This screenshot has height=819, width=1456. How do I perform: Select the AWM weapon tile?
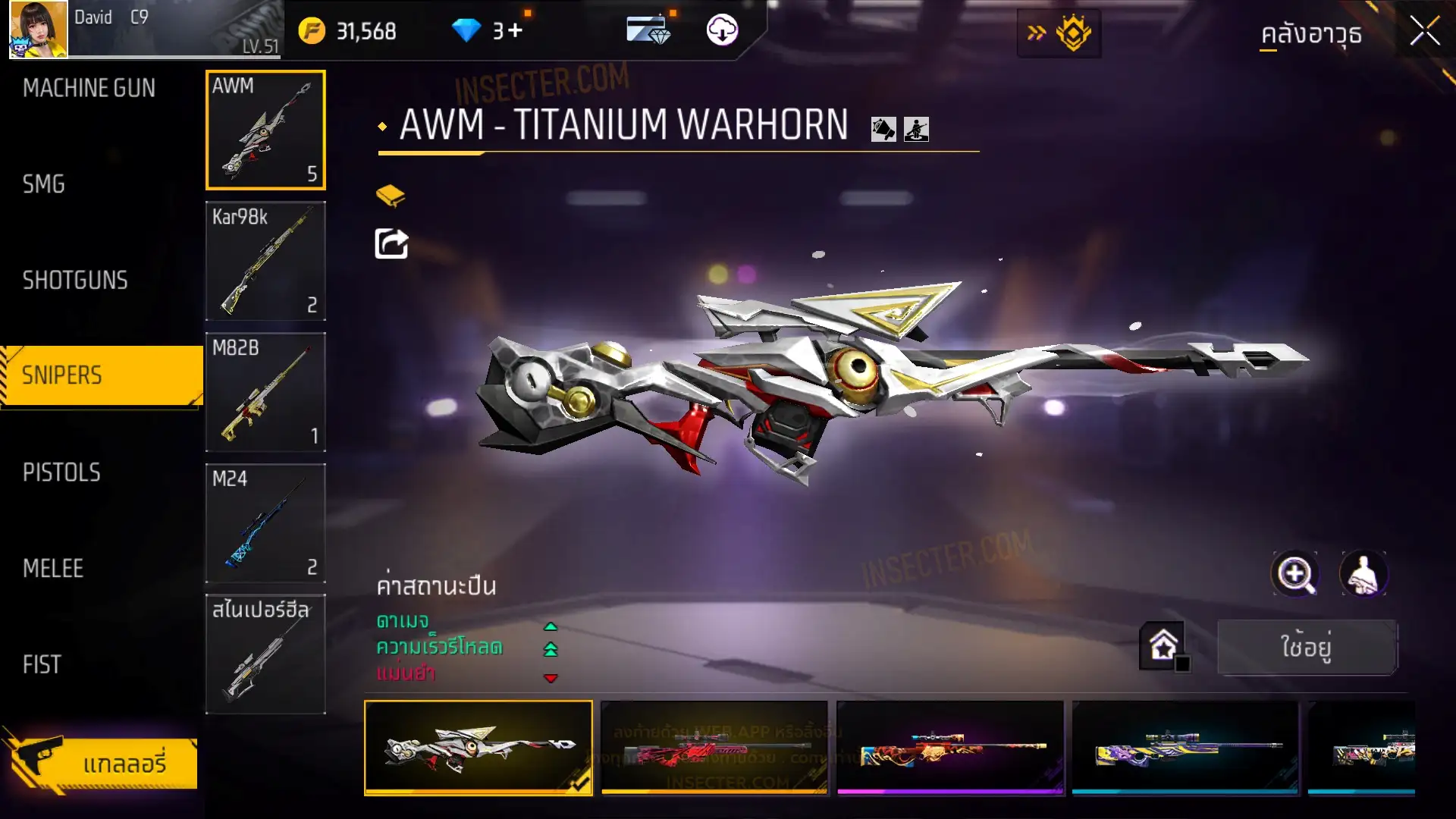tap(265, 130)
